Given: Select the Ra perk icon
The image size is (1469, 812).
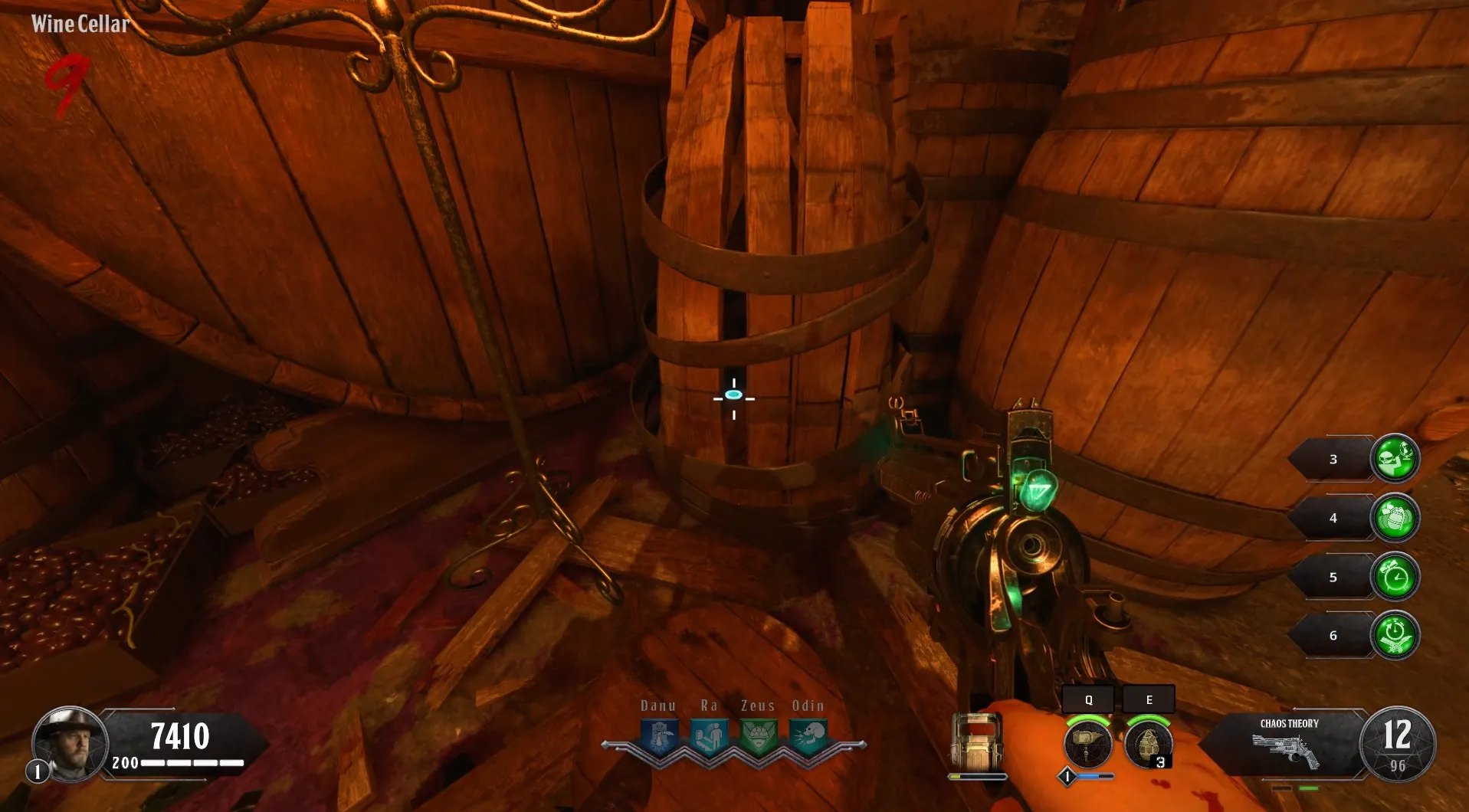Looking at the screenshot, I should pos(709,737).
